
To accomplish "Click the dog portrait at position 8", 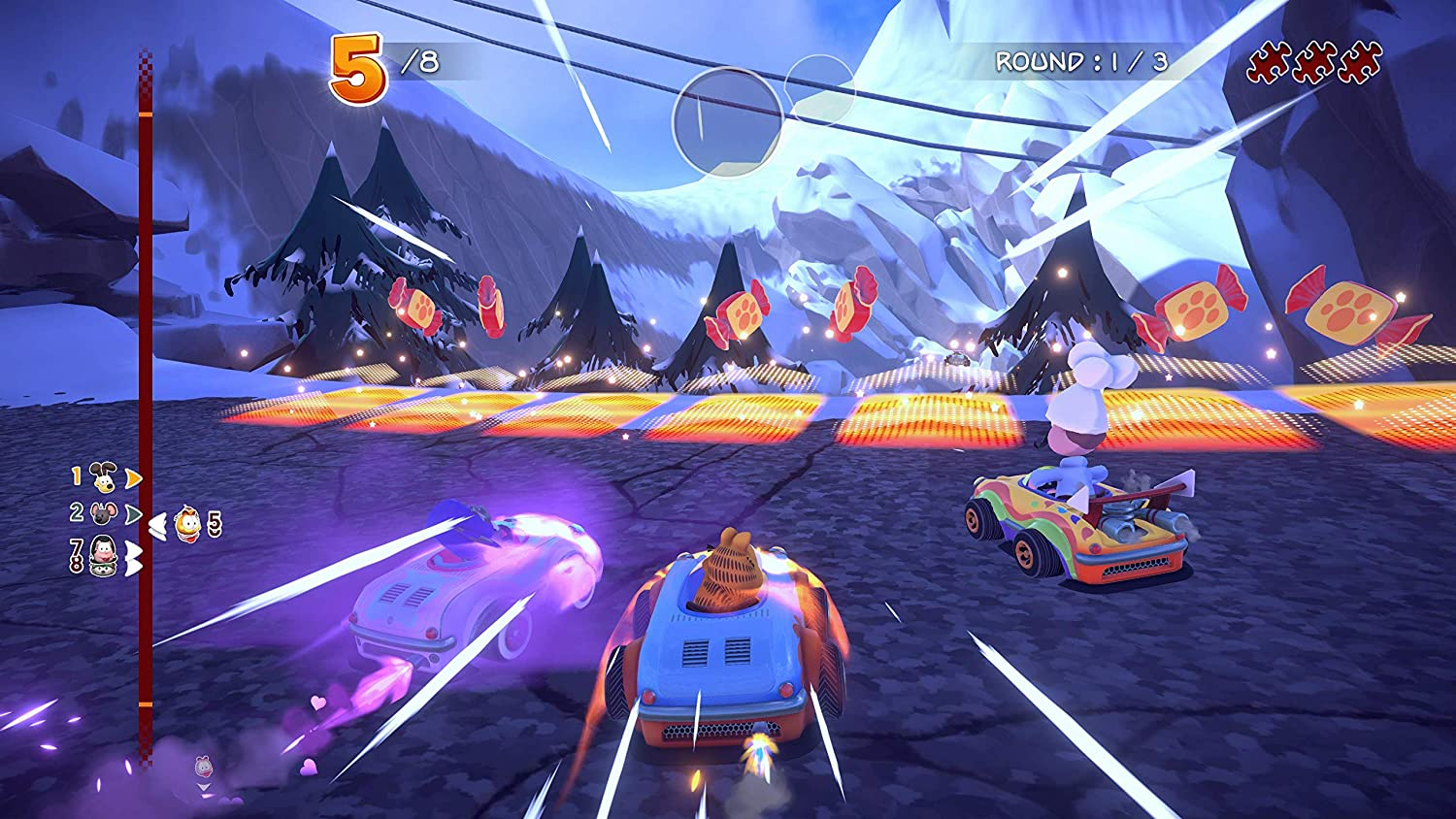I will [103, 568].
